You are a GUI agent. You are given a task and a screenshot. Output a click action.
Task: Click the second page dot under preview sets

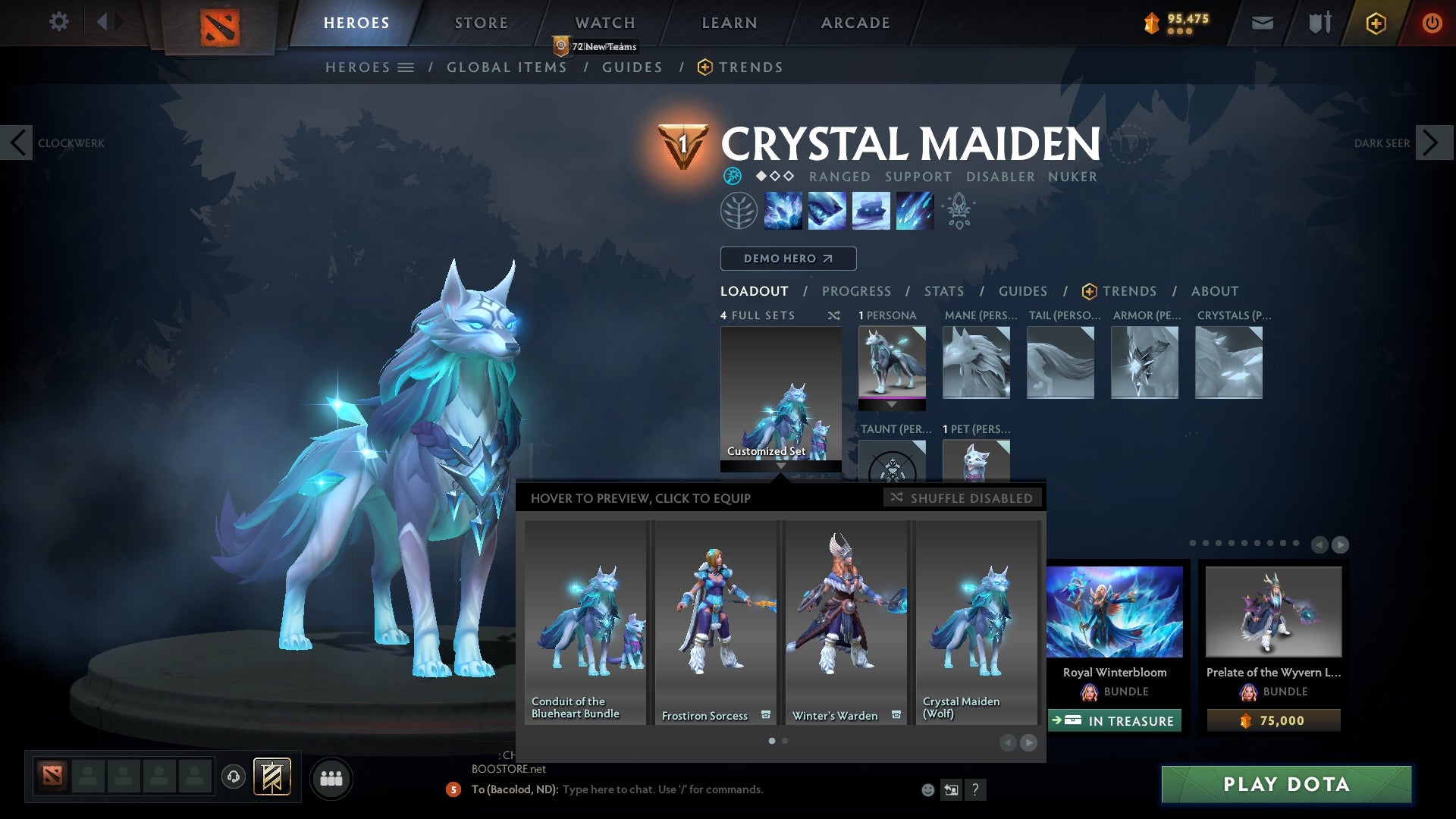click(x=784, y=741)
